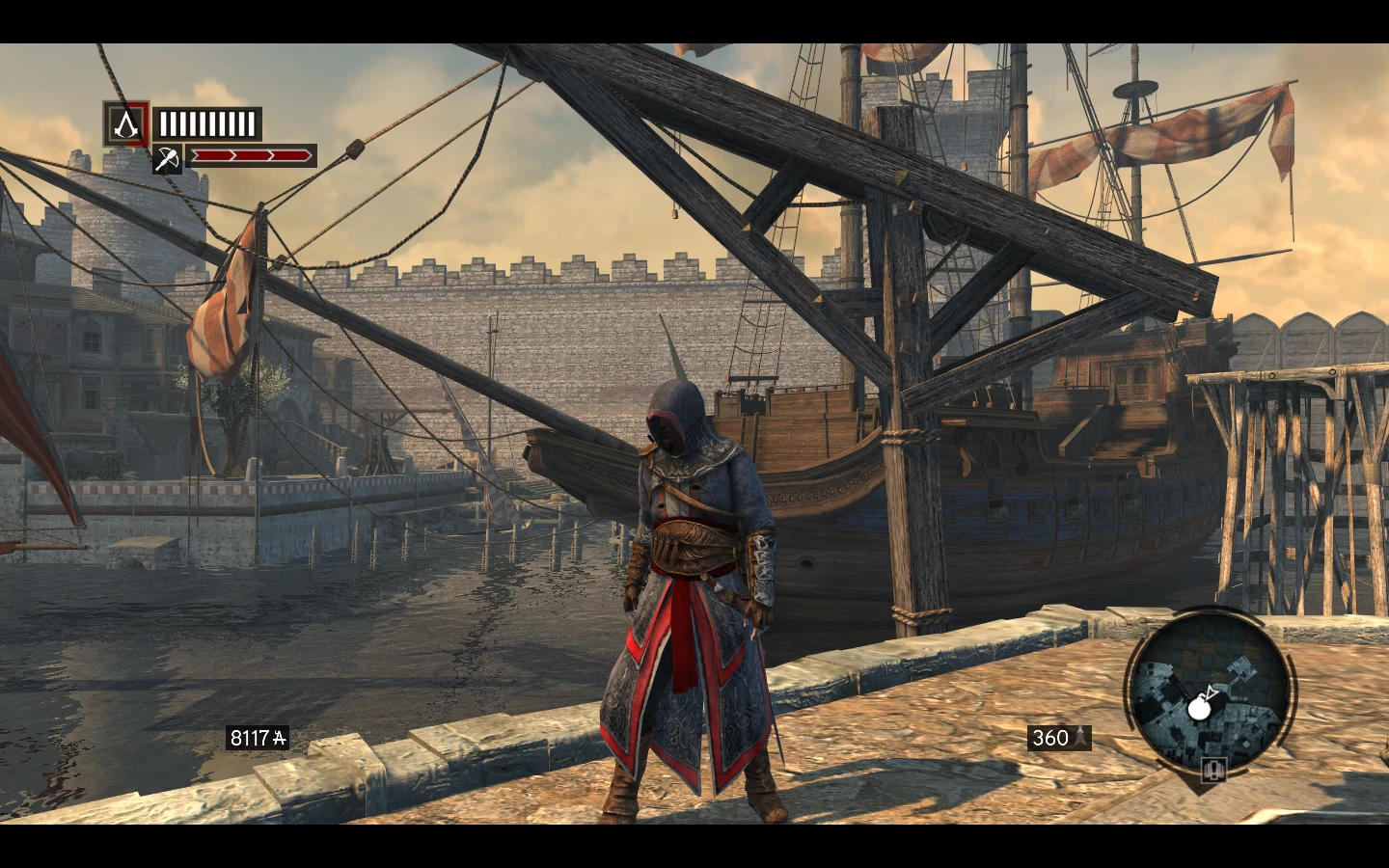Click the florin currency symbol next to 8117
The width and height of the screenshot is (1389, 868).
(281, 738)
